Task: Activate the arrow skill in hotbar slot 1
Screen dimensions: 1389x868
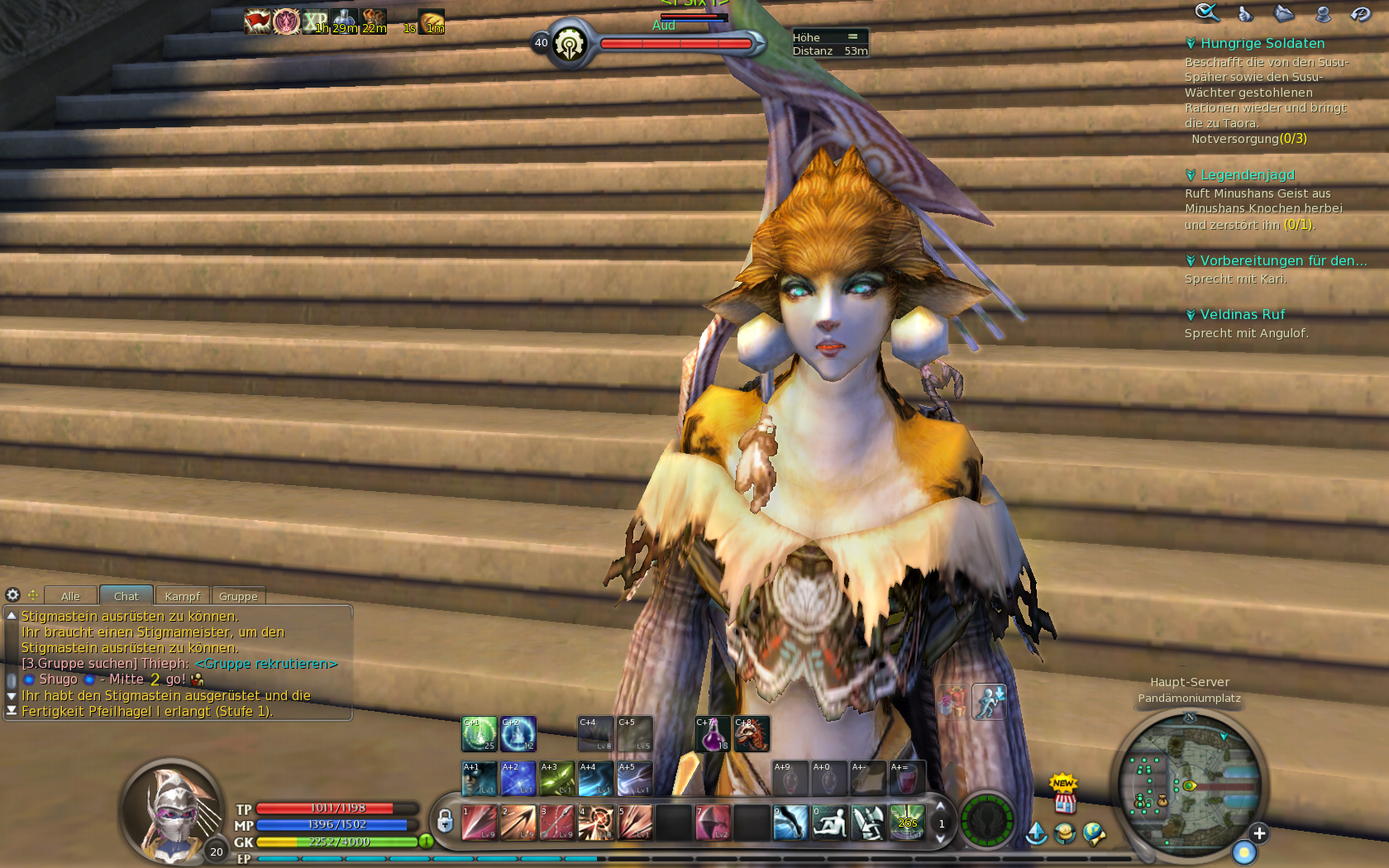Action: [479, 823]
